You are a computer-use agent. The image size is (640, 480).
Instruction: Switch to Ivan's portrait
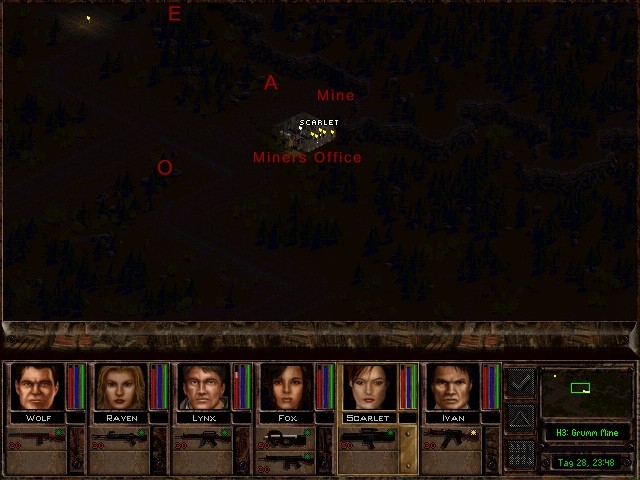[452, 386]
